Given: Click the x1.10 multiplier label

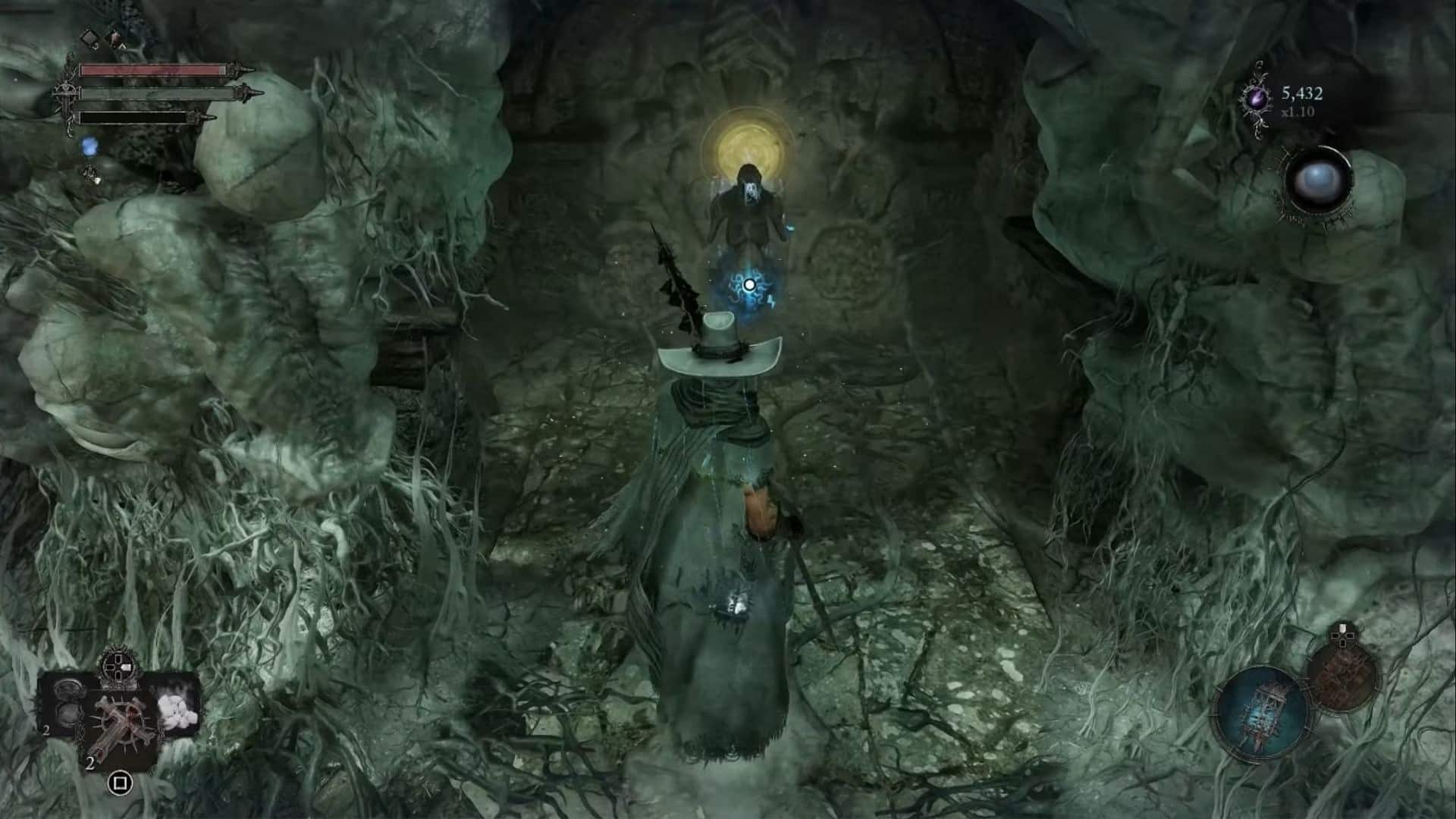Looking at the screenshot, I should [1298, 112].
